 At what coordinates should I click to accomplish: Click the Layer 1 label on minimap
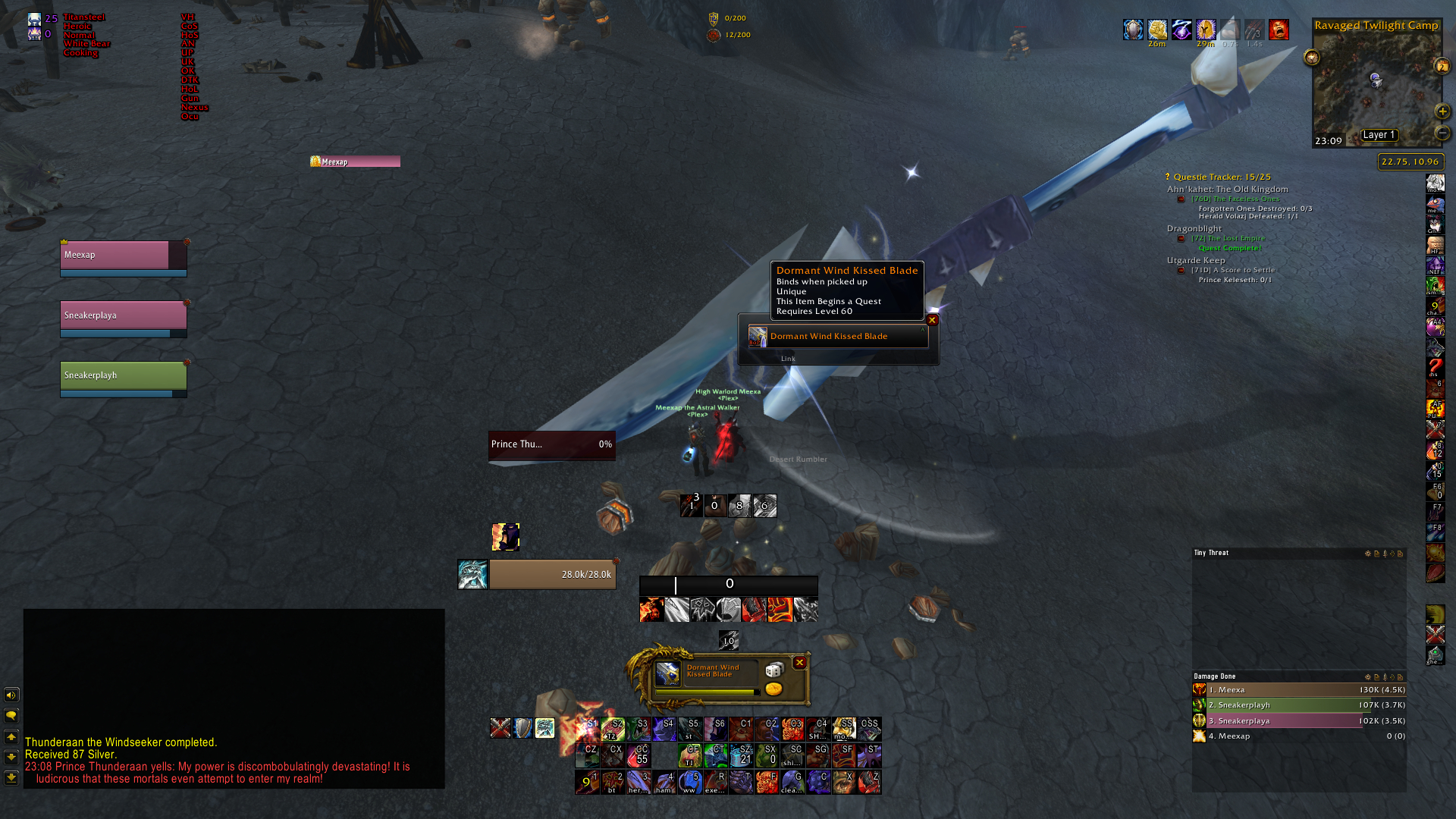coord(1378,135)
